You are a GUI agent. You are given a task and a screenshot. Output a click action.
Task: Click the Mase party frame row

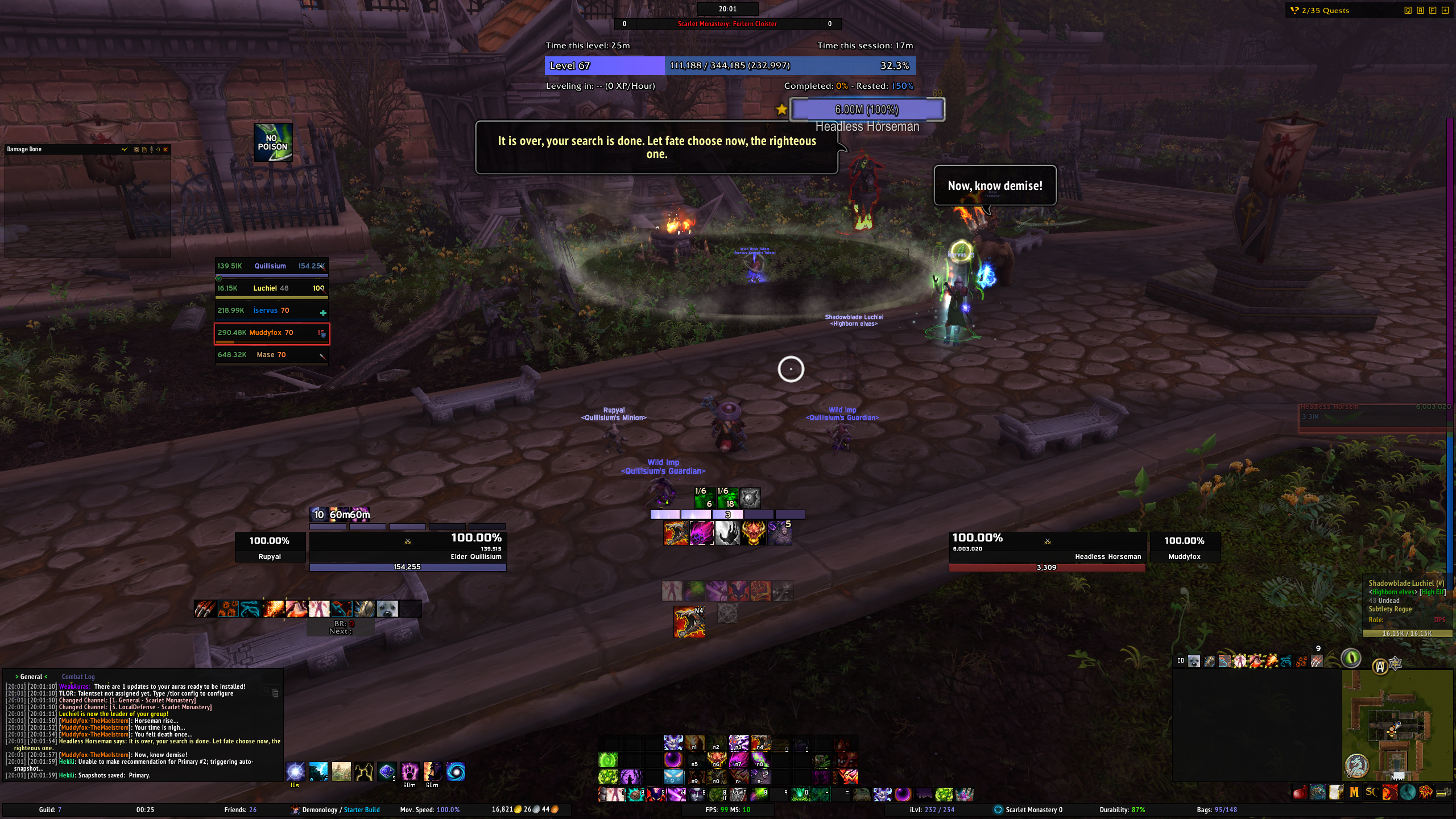pos(271,355)
